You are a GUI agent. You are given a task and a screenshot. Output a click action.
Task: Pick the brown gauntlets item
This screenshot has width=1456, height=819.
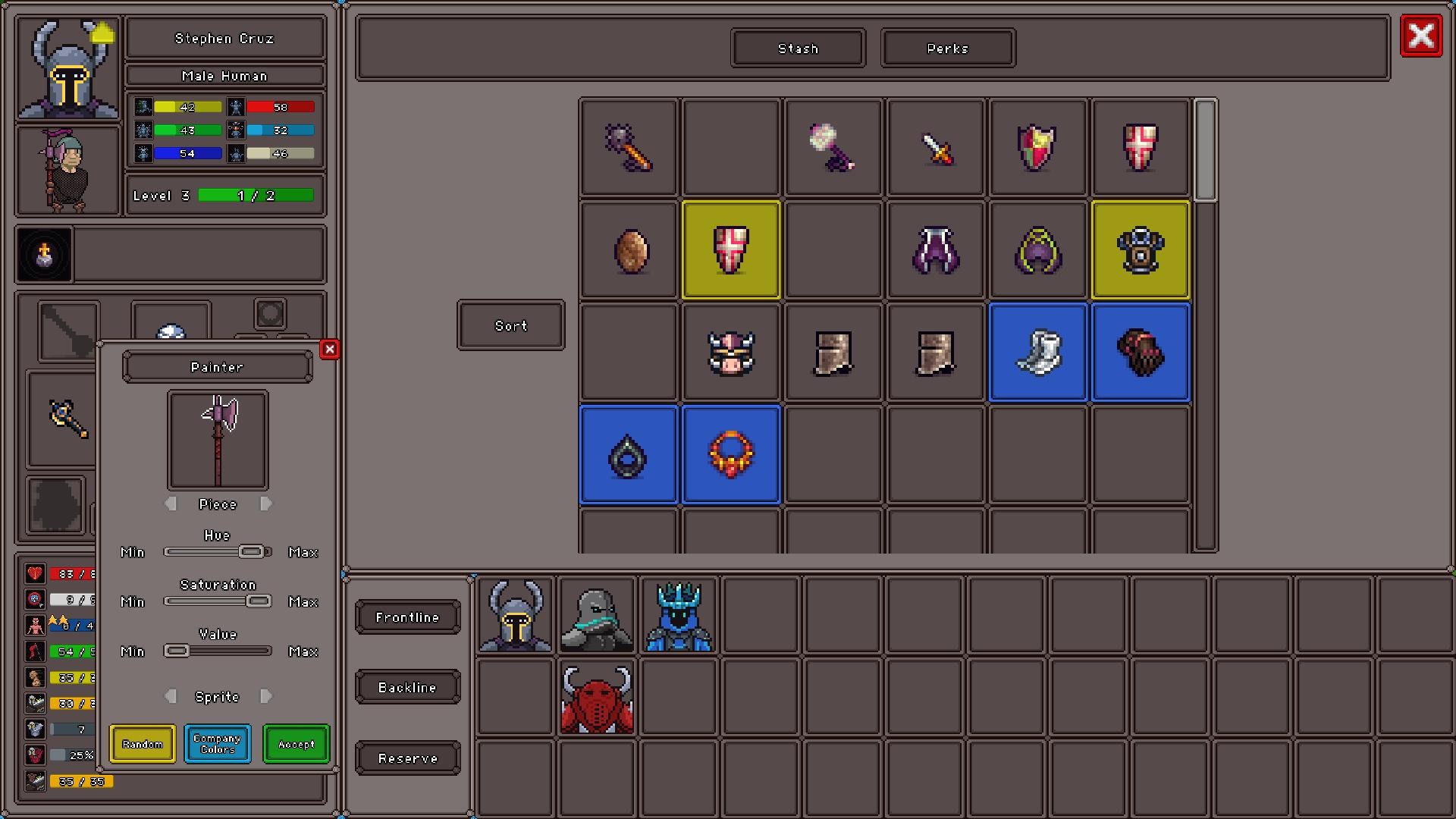1141,352
